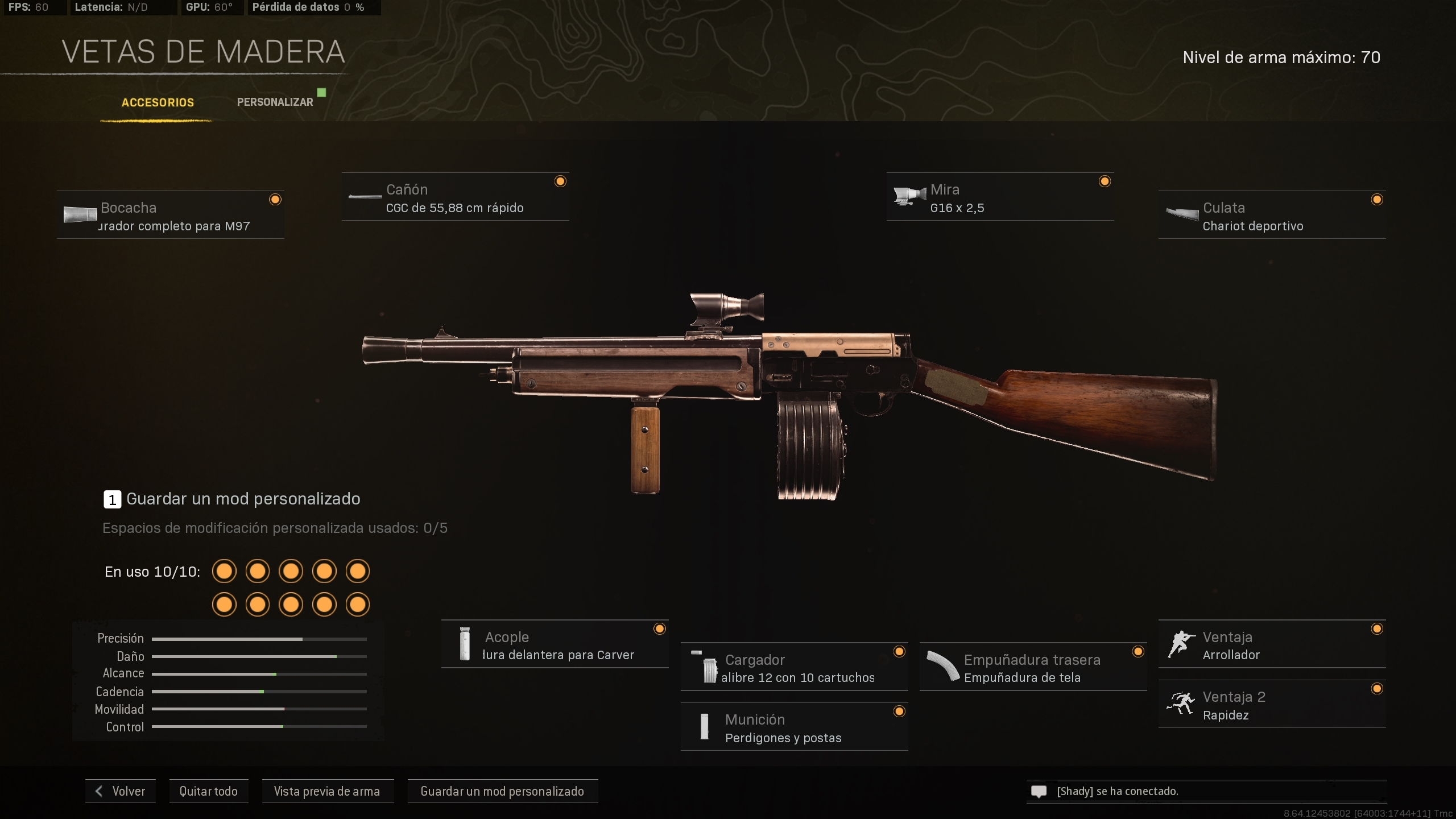Switch to the ACCESORIOS tab
Viewport: 1456px width, 819px height.
coord(157,103)
